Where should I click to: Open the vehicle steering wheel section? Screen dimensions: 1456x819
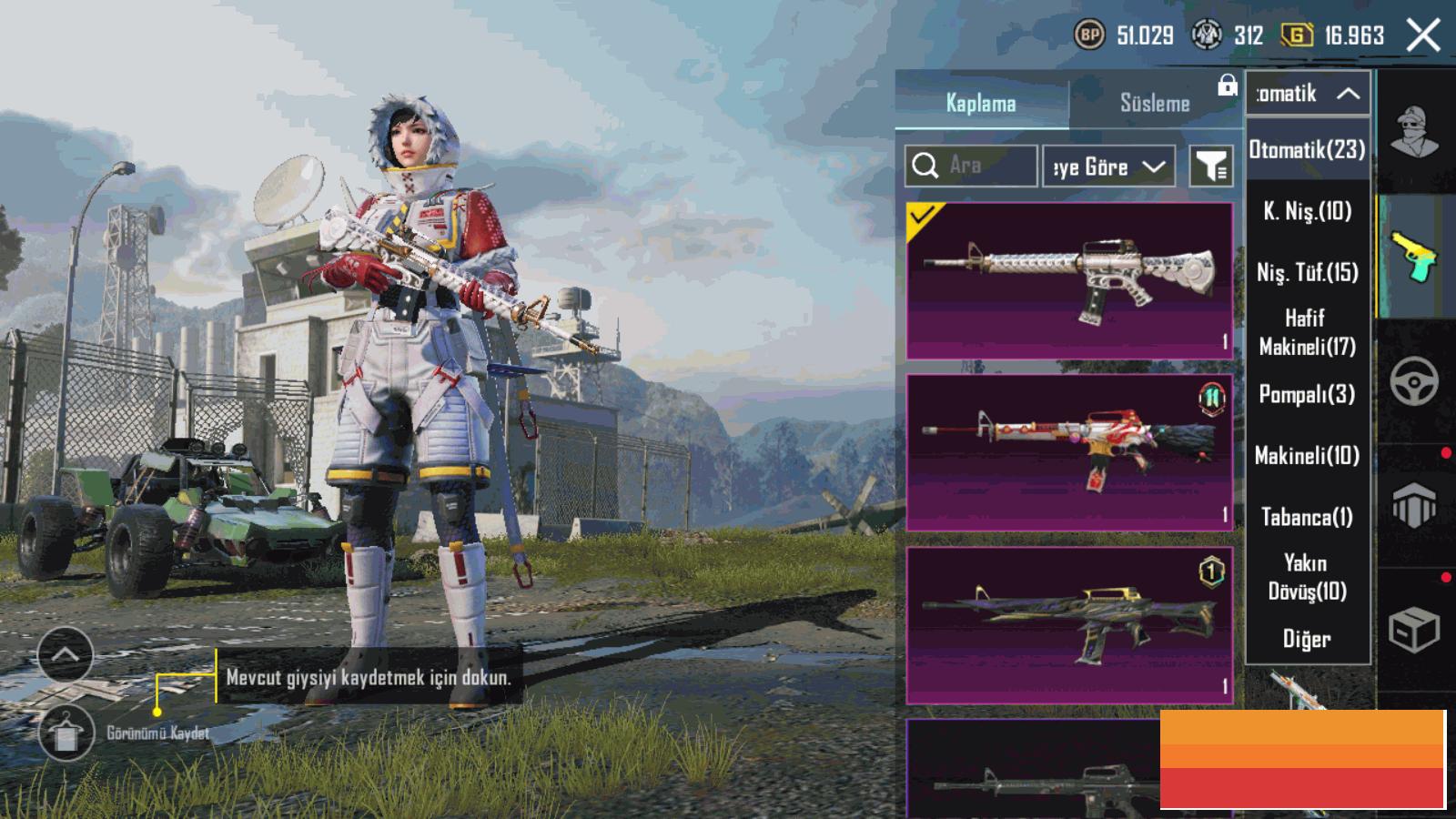tap(1414, 380)
